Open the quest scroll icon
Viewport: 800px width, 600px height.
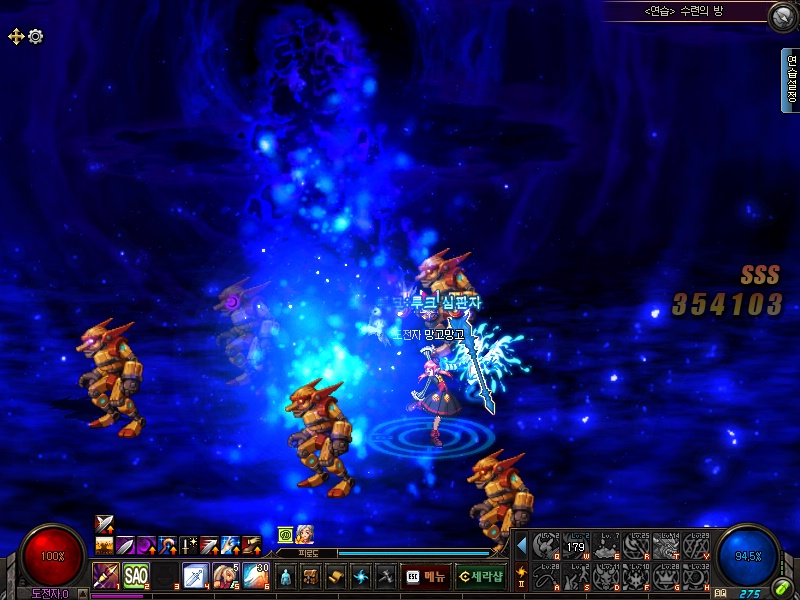tap(336, 577)
